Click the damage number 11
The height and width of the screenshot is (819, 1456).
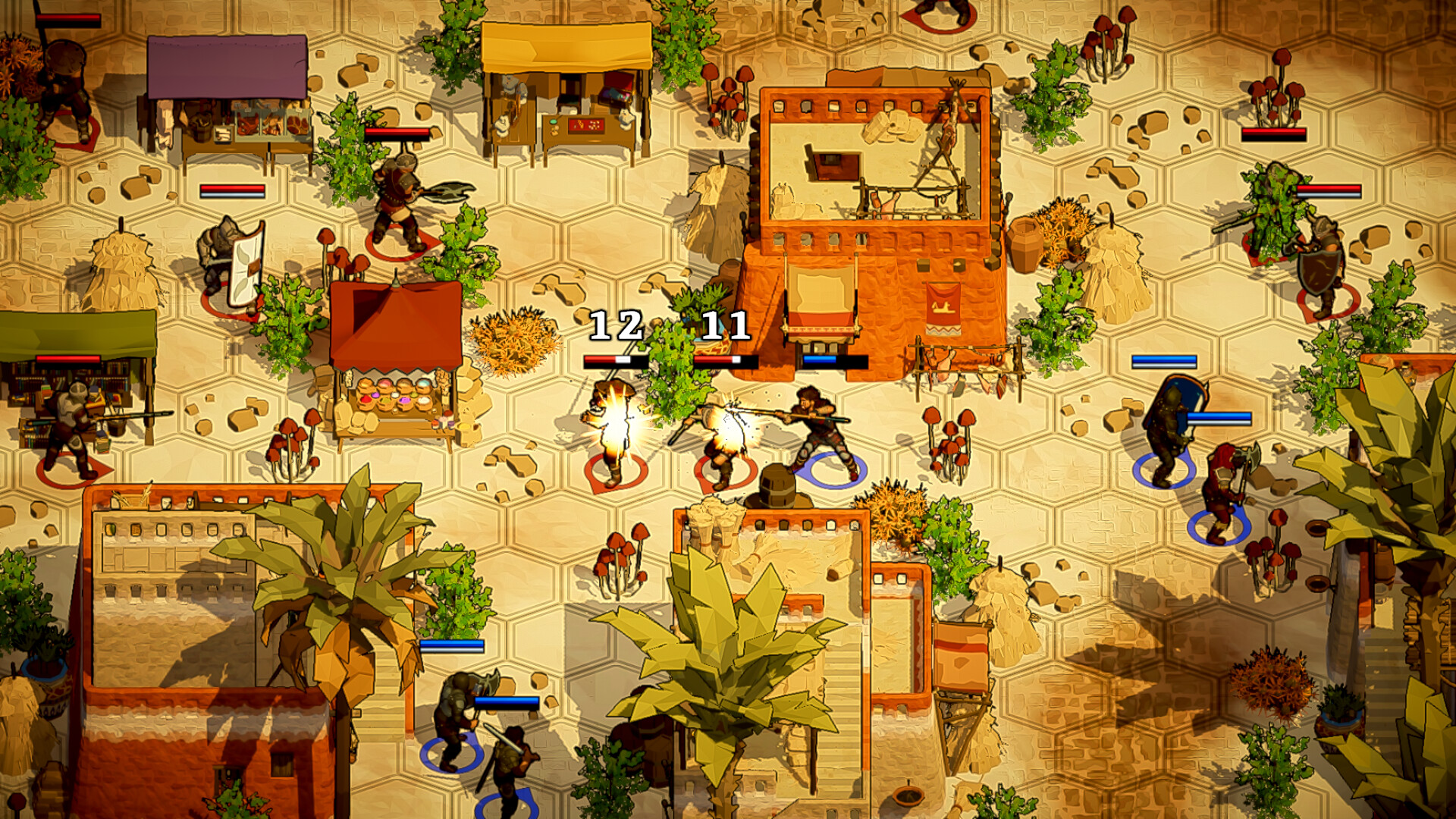pyautogui.click(x=724, y=326)
